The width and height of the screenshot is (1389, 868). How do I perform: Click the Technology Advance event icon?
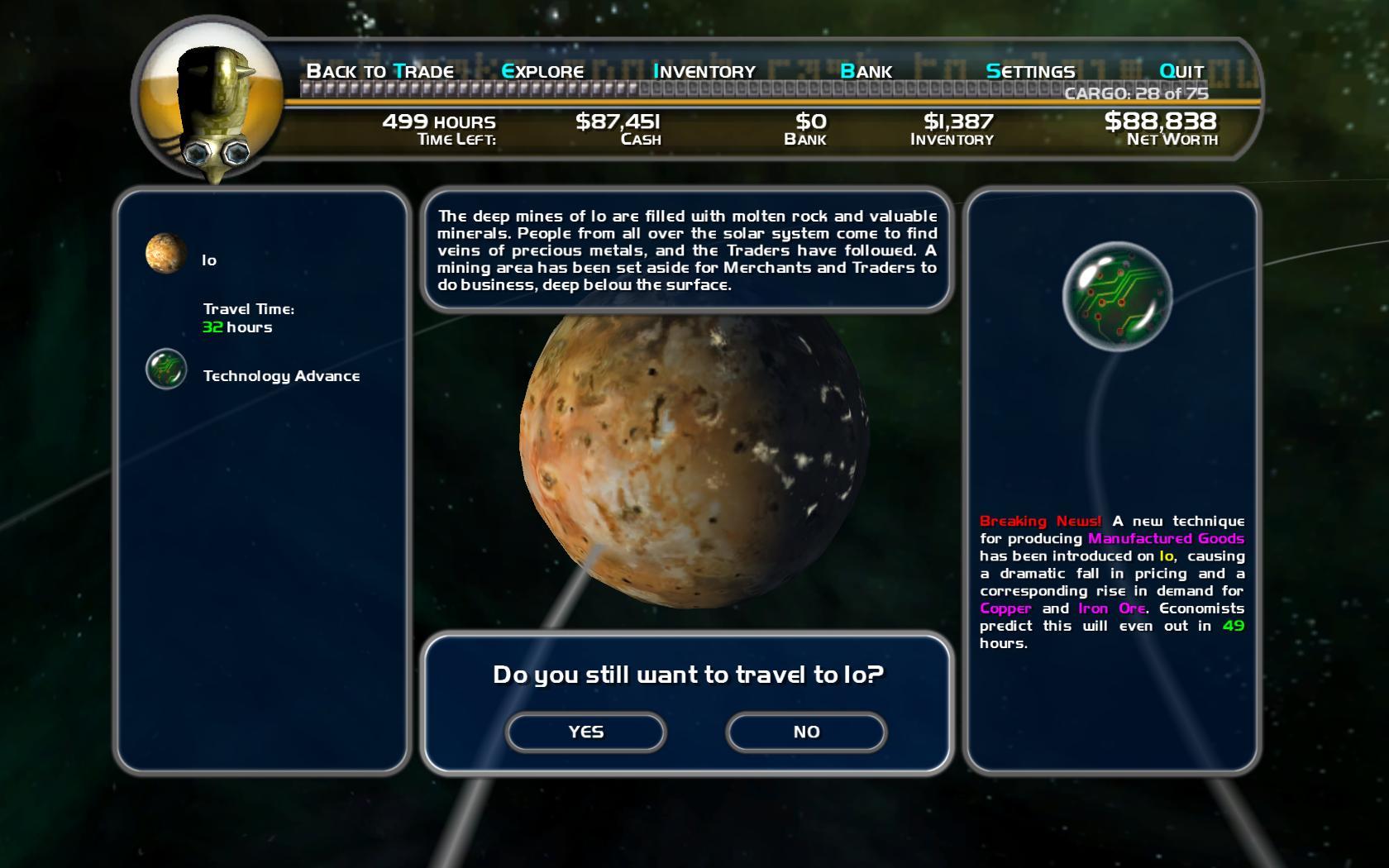click(x=166, y=370)
